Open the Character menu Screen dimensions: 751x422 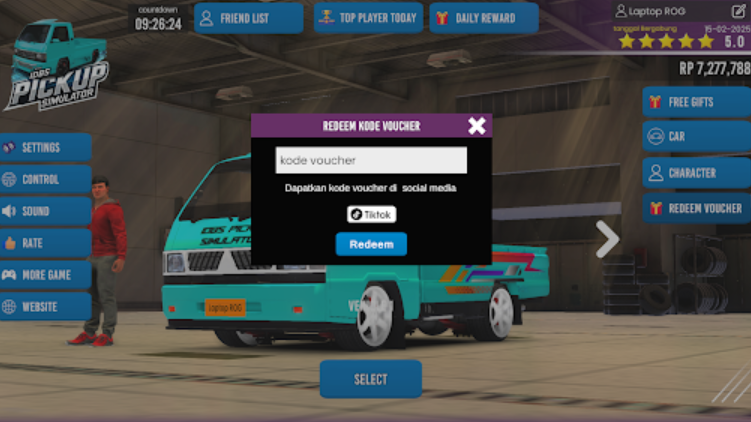696,173
